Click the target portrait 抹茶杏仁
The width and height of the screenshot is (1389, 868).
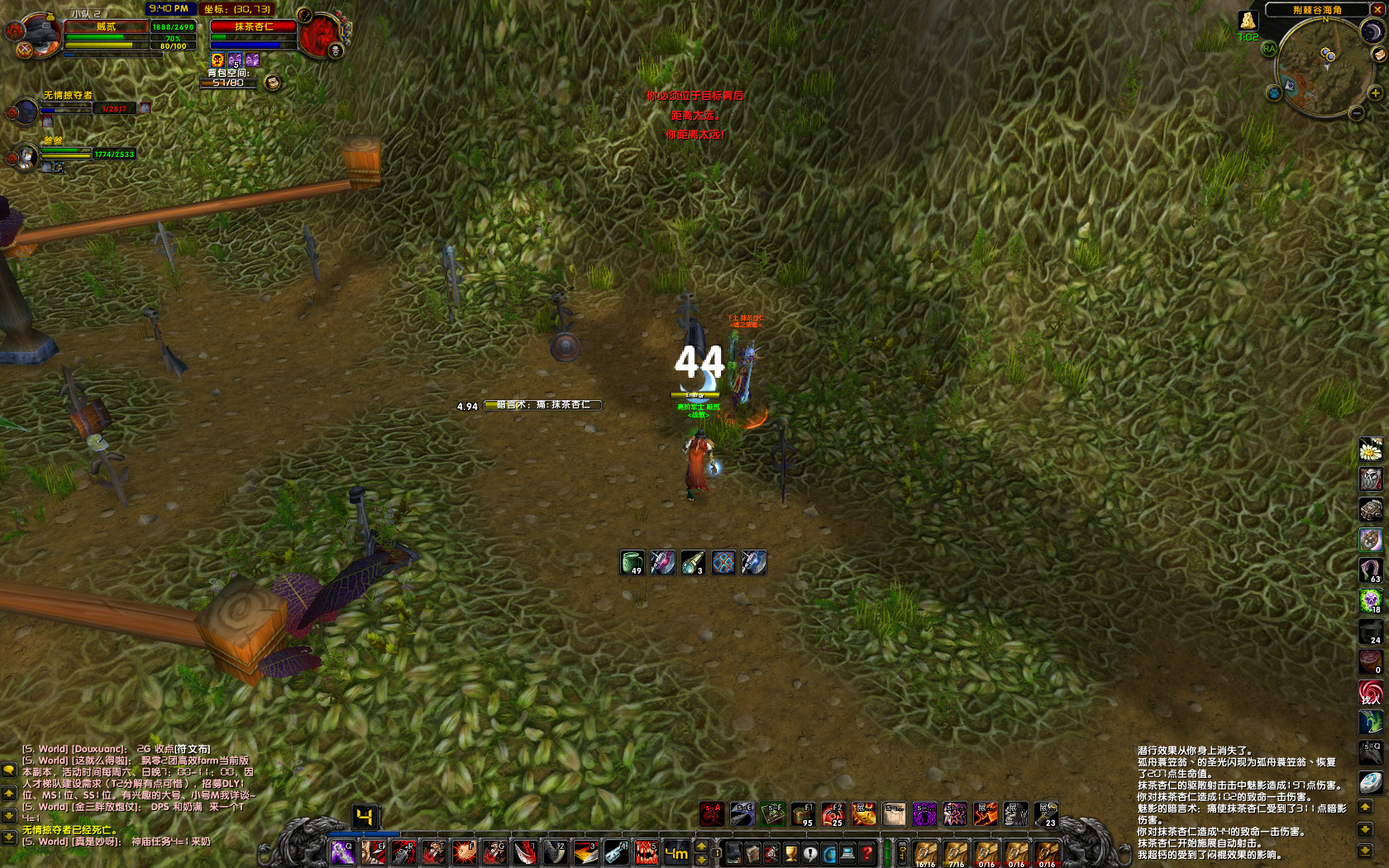(x=318, y=34)
